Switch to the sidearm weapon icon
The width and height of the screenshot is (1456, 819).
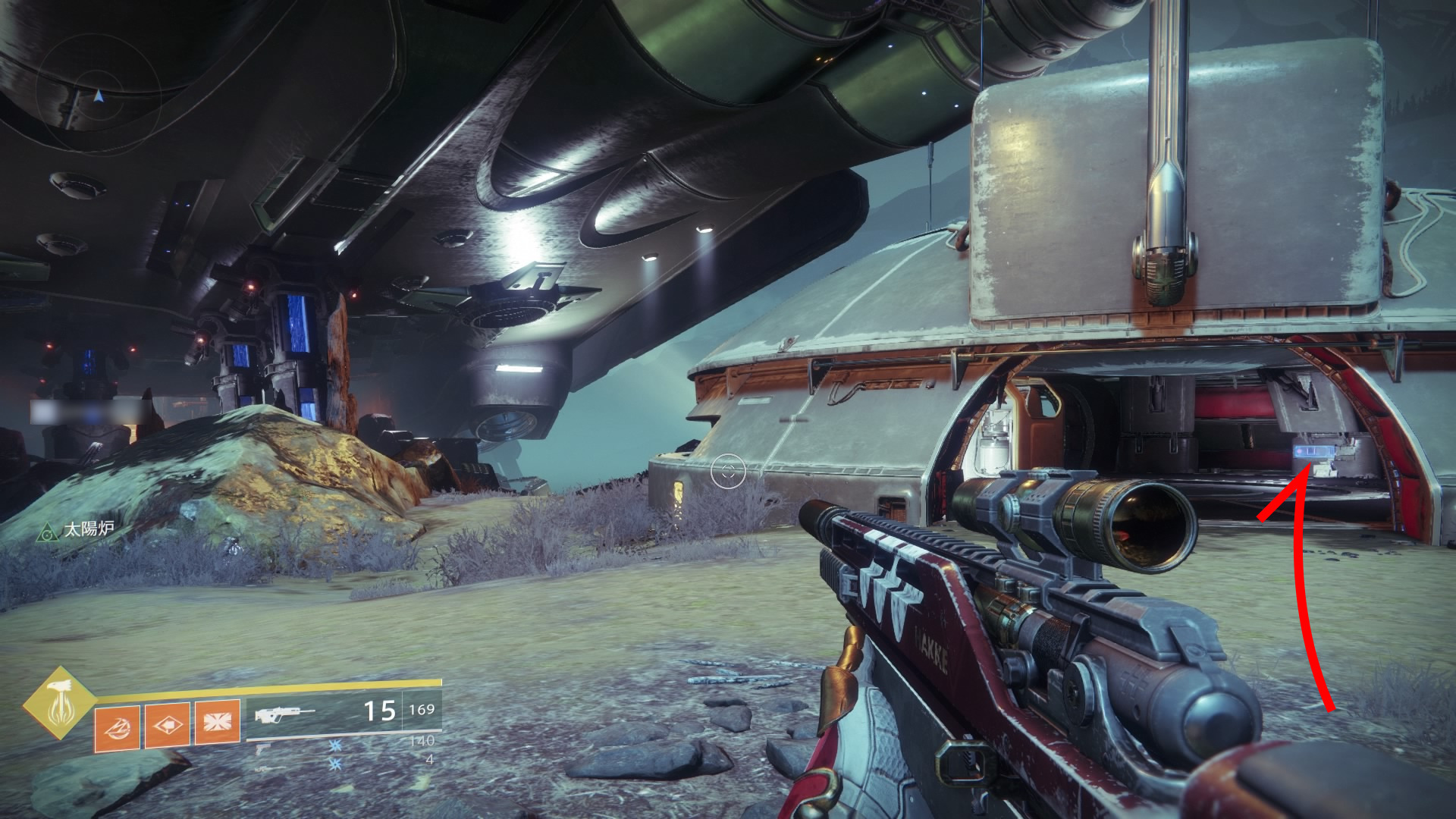click(x=262, y=748)
